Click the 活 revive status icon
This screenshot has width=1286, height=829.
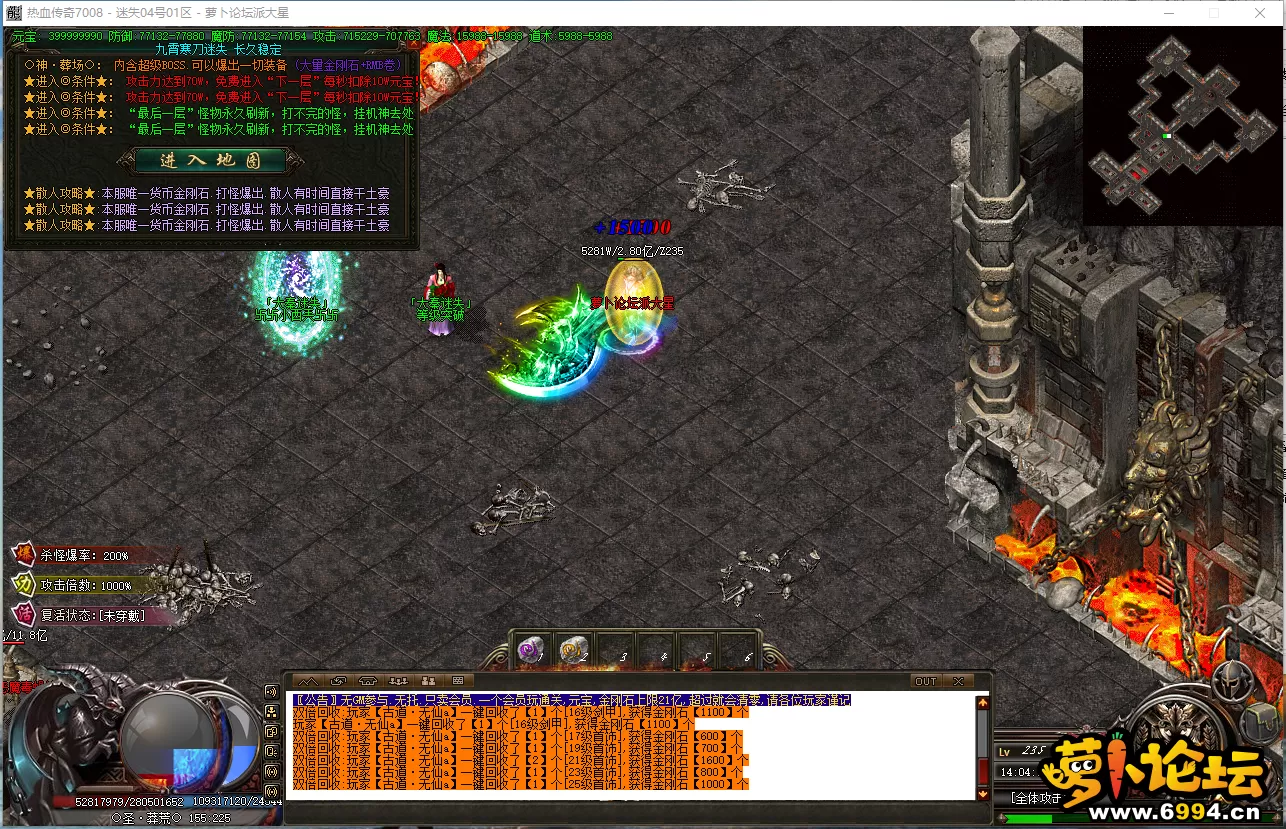point(23,615)
